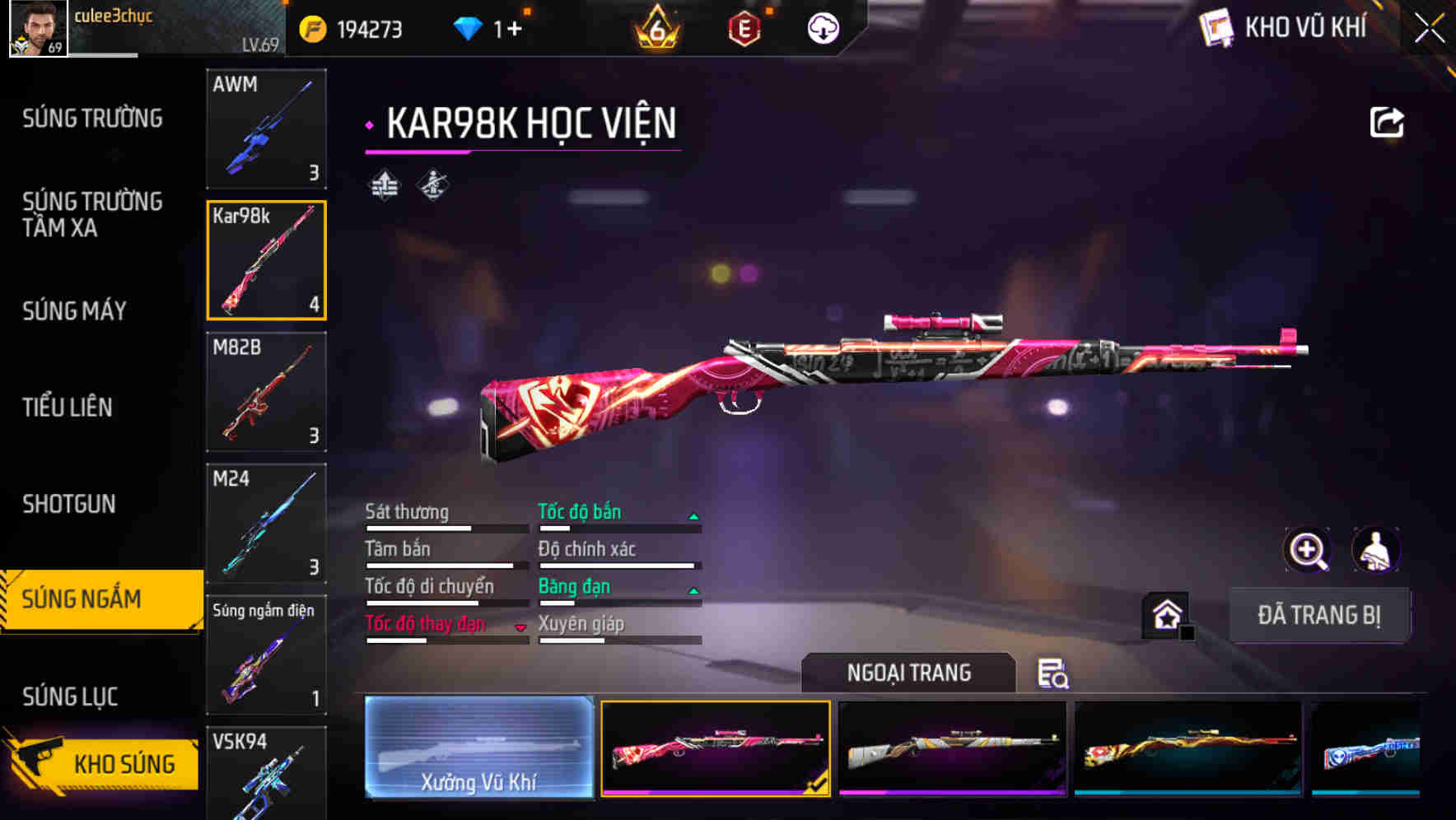Select the M82B weapon thumbnail in the sidebar
The height and width of the screenshot is (820, 1456).
coord(266,393)
